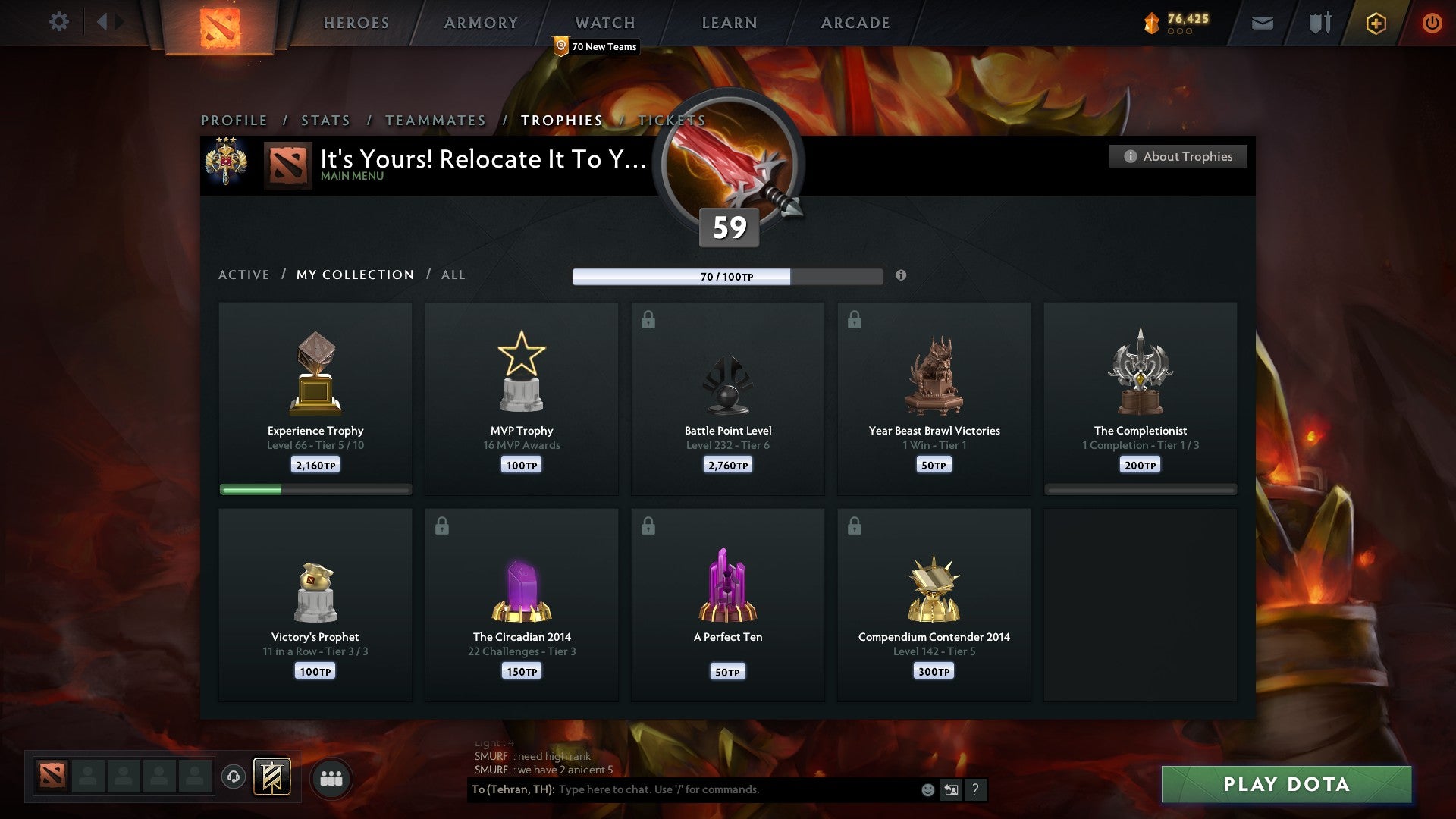Viewport: 1456px width, 819px height.
Task: Select the armory shield and sword icon
Action: [x=1319, y=23]
